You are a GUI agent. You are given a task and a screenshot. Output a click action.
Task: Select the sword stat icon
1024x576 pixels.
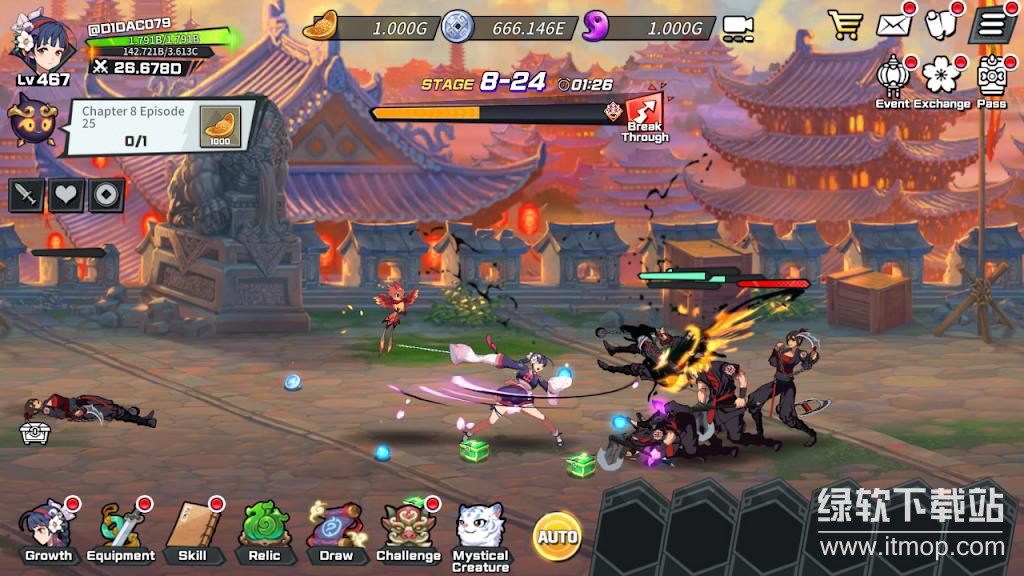pos(27,195)
